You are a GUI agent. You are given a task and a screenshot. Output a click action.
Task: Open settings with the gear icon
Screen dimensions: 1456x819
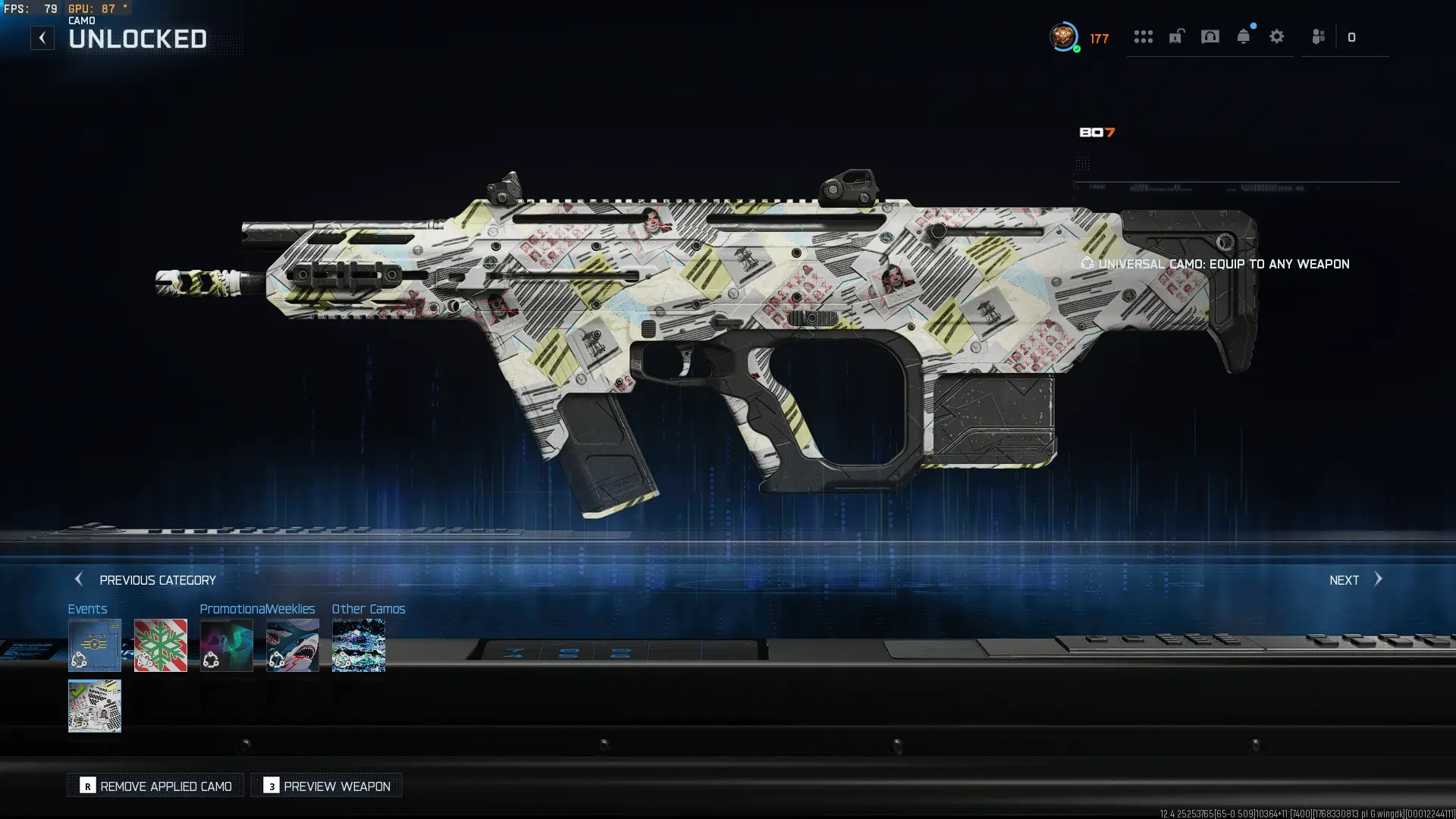click(x=1277, y=36)
